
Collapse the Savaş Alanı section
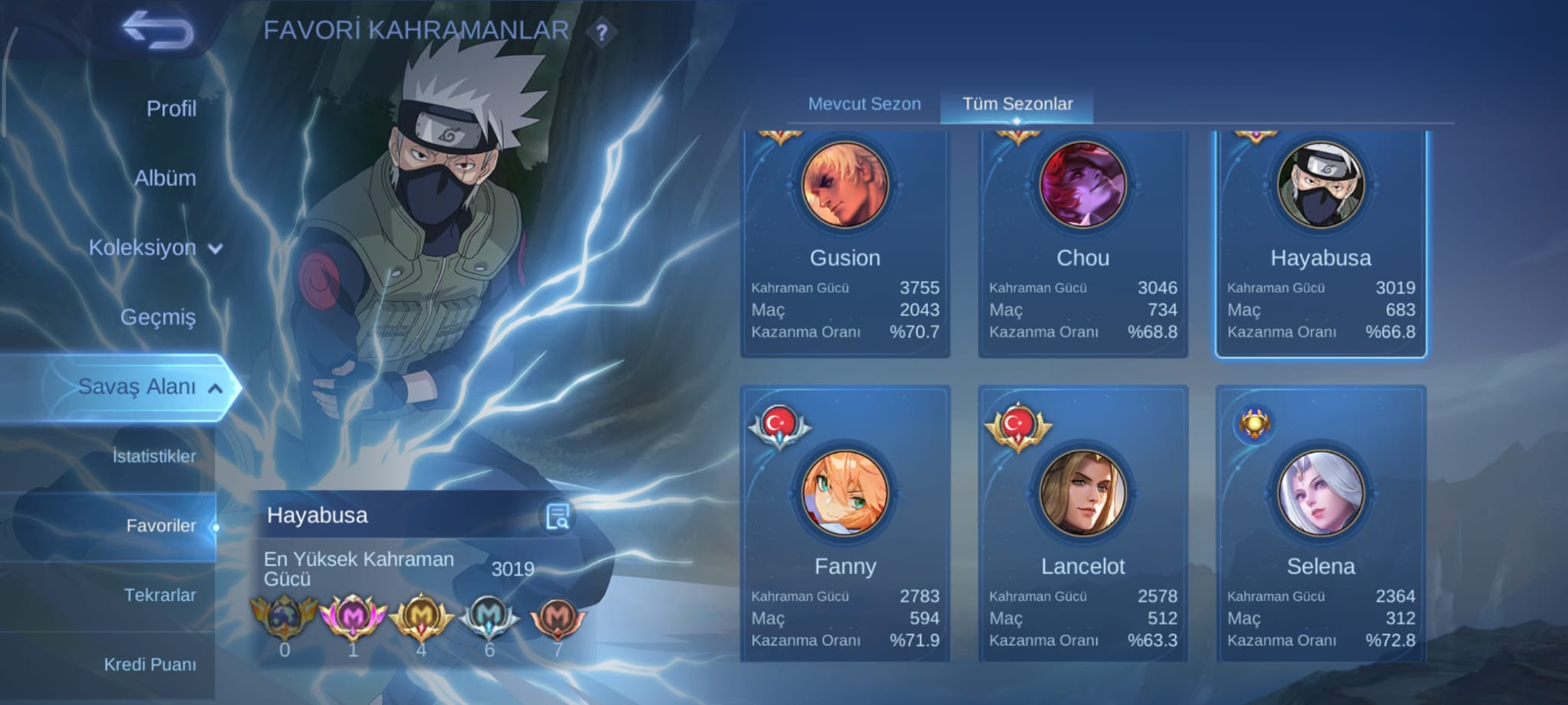(x=217, y=387)
